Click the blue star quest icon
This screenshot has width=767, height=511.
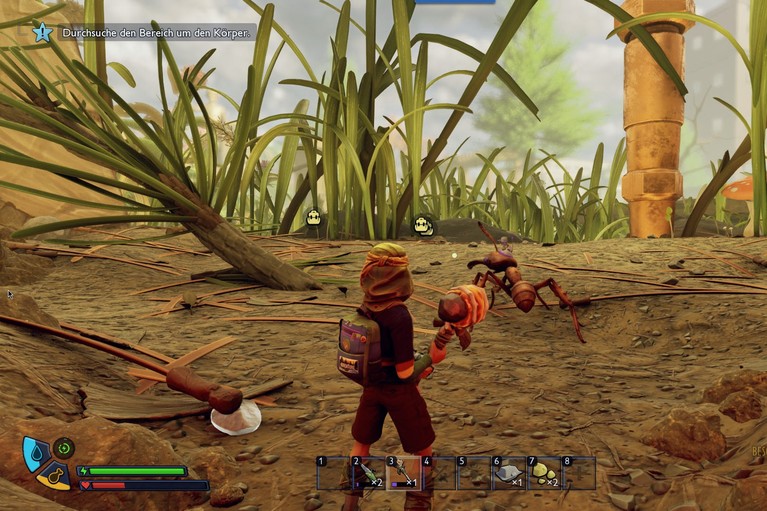tap(42, 32)
